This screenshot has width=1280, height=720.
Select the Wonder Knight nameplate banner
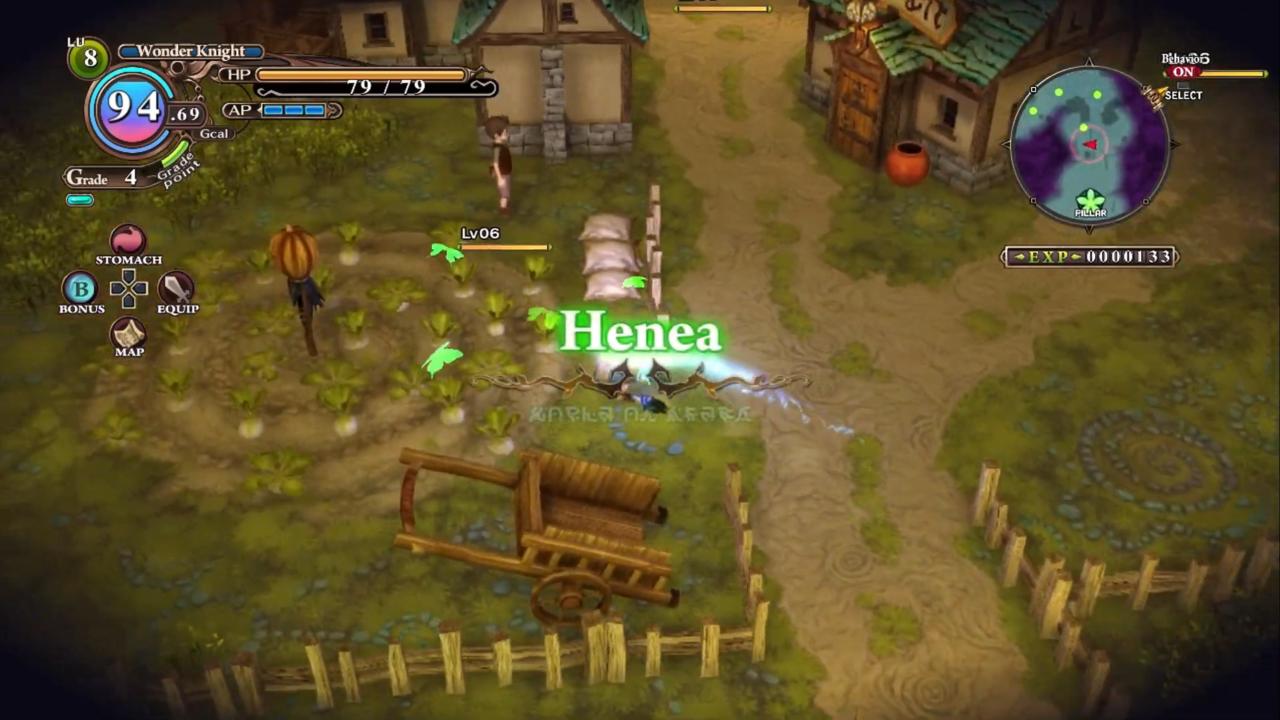pyautogui.click(x=190, y=50)
